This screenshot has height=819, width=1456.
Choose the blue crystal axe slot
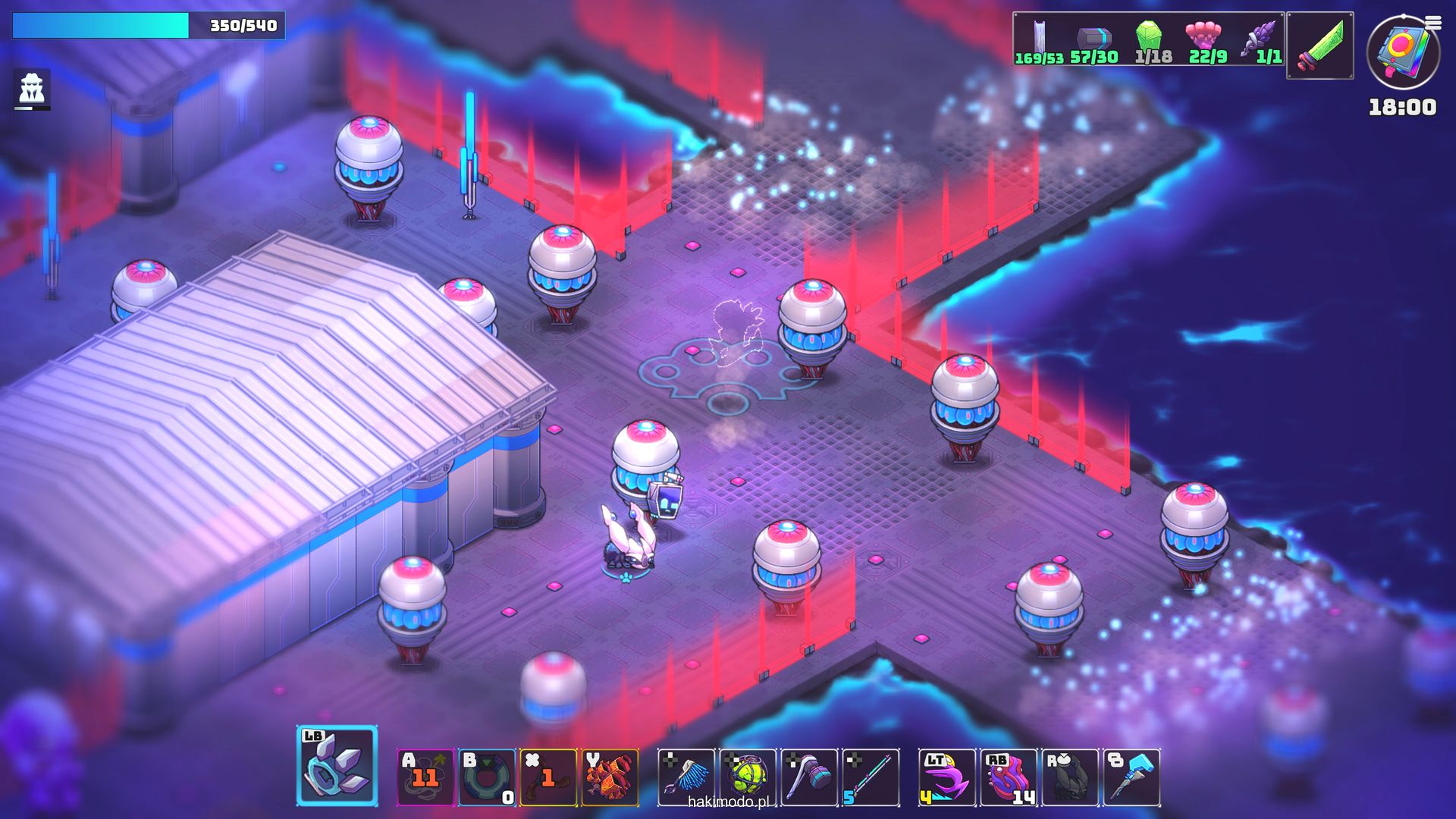click(x=1131, y=777)
